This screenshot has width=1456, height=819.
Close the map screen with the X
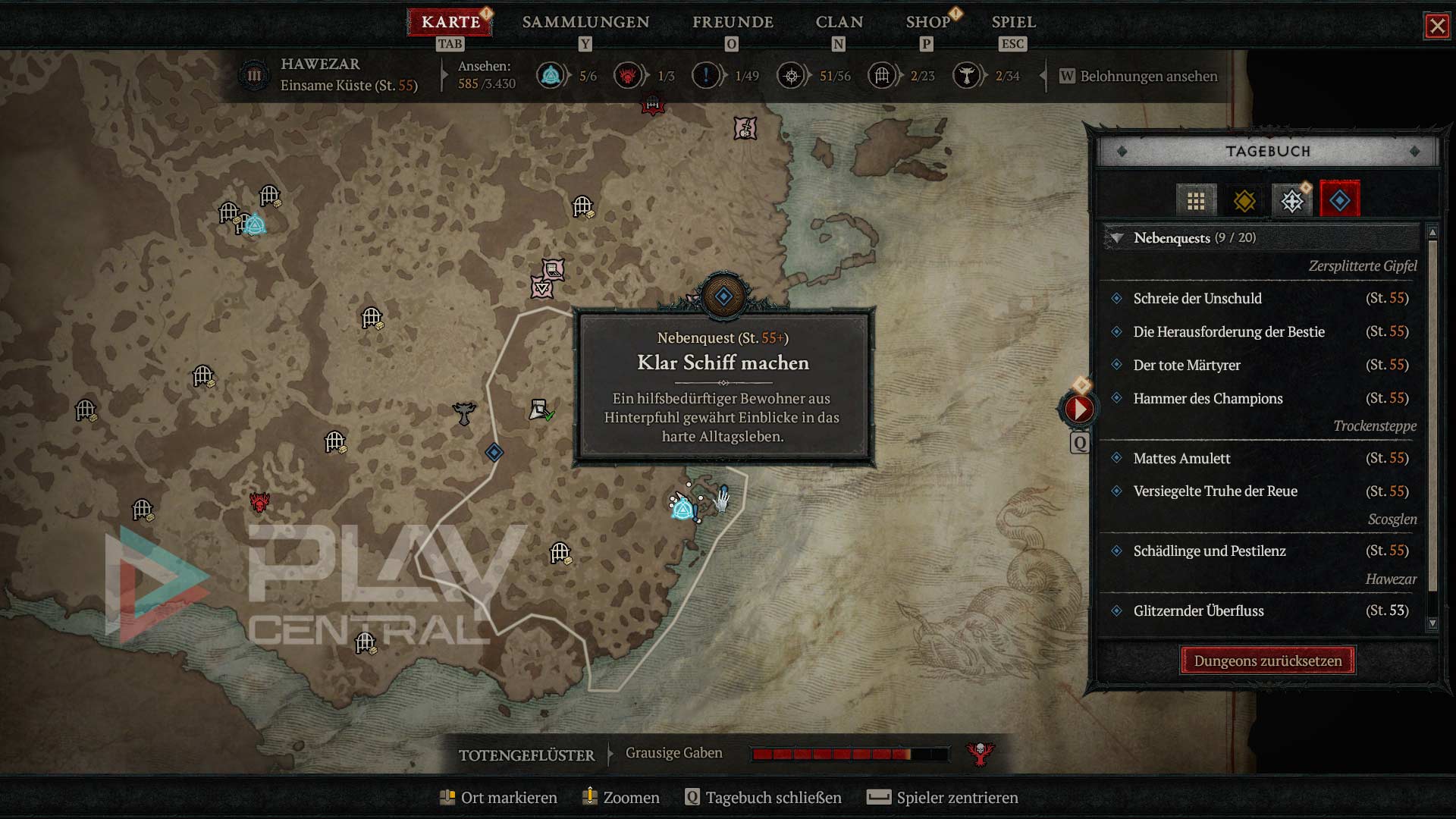click(x=1436, y=27)
